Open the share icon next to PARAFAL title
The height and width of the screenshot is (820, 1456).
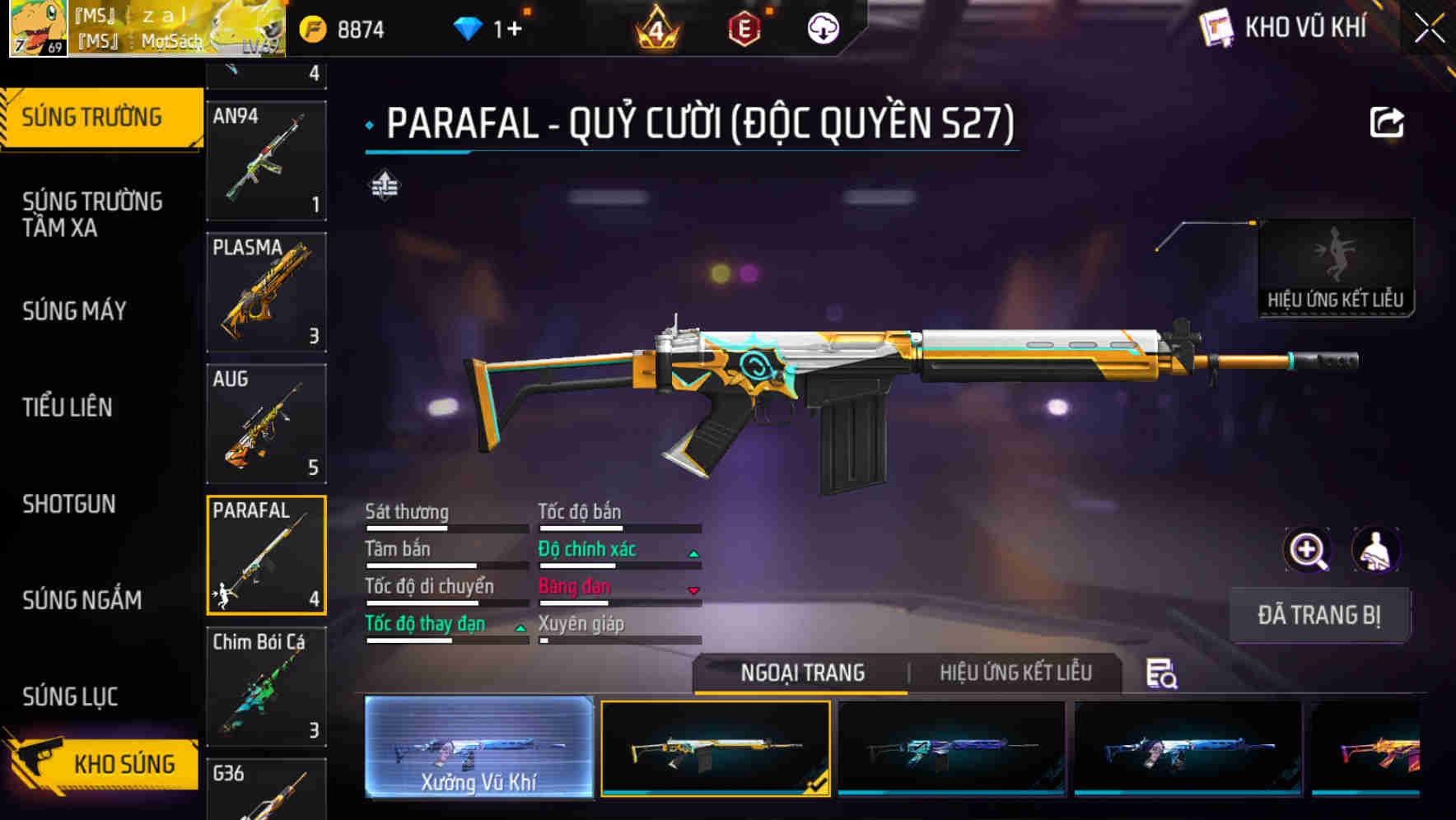coord(1388,122)
